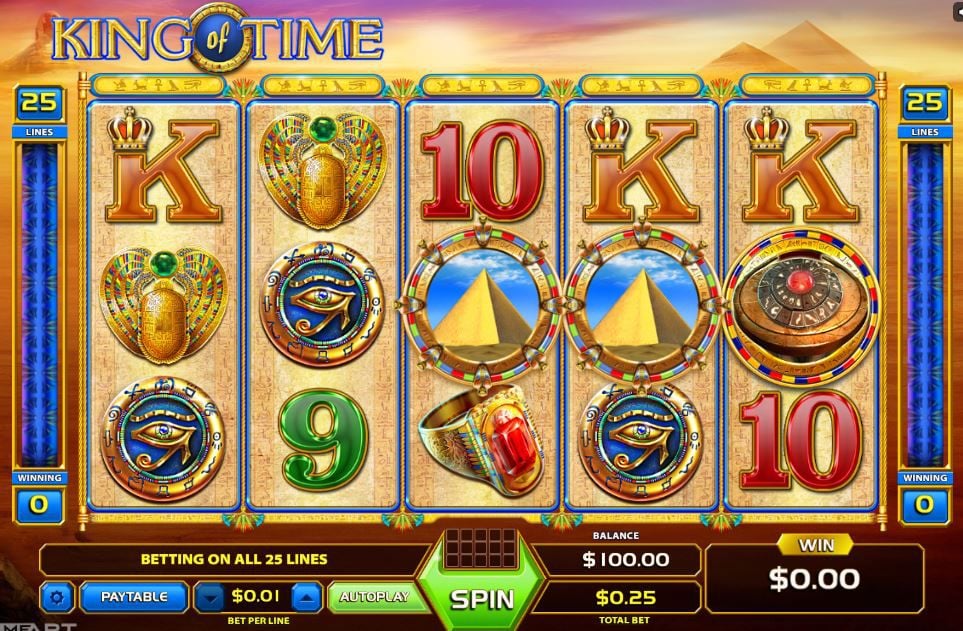Hit the green SPIN button

[481, 598]
